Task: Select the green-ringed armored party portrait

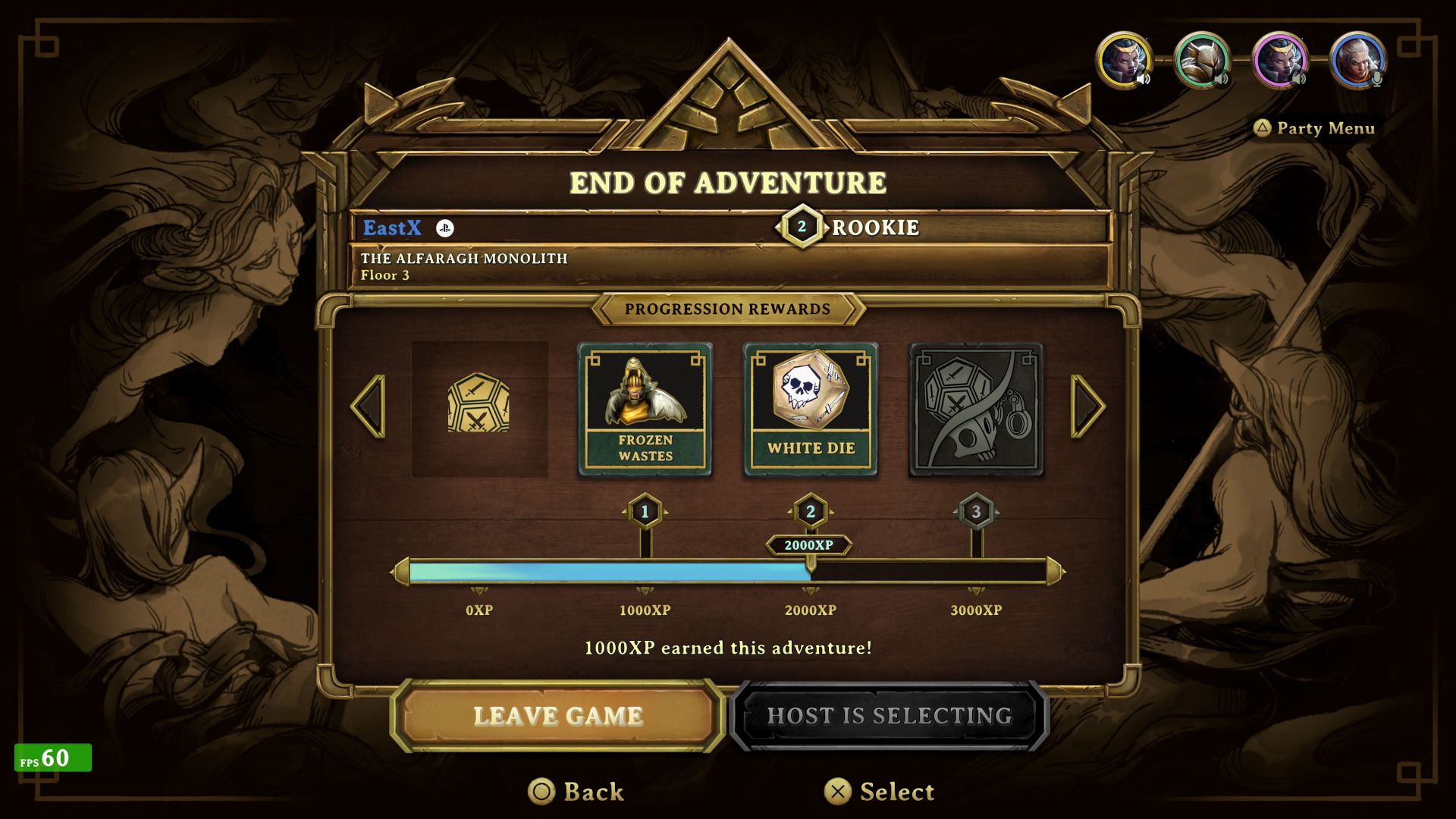Action: tap(1201, 60)
